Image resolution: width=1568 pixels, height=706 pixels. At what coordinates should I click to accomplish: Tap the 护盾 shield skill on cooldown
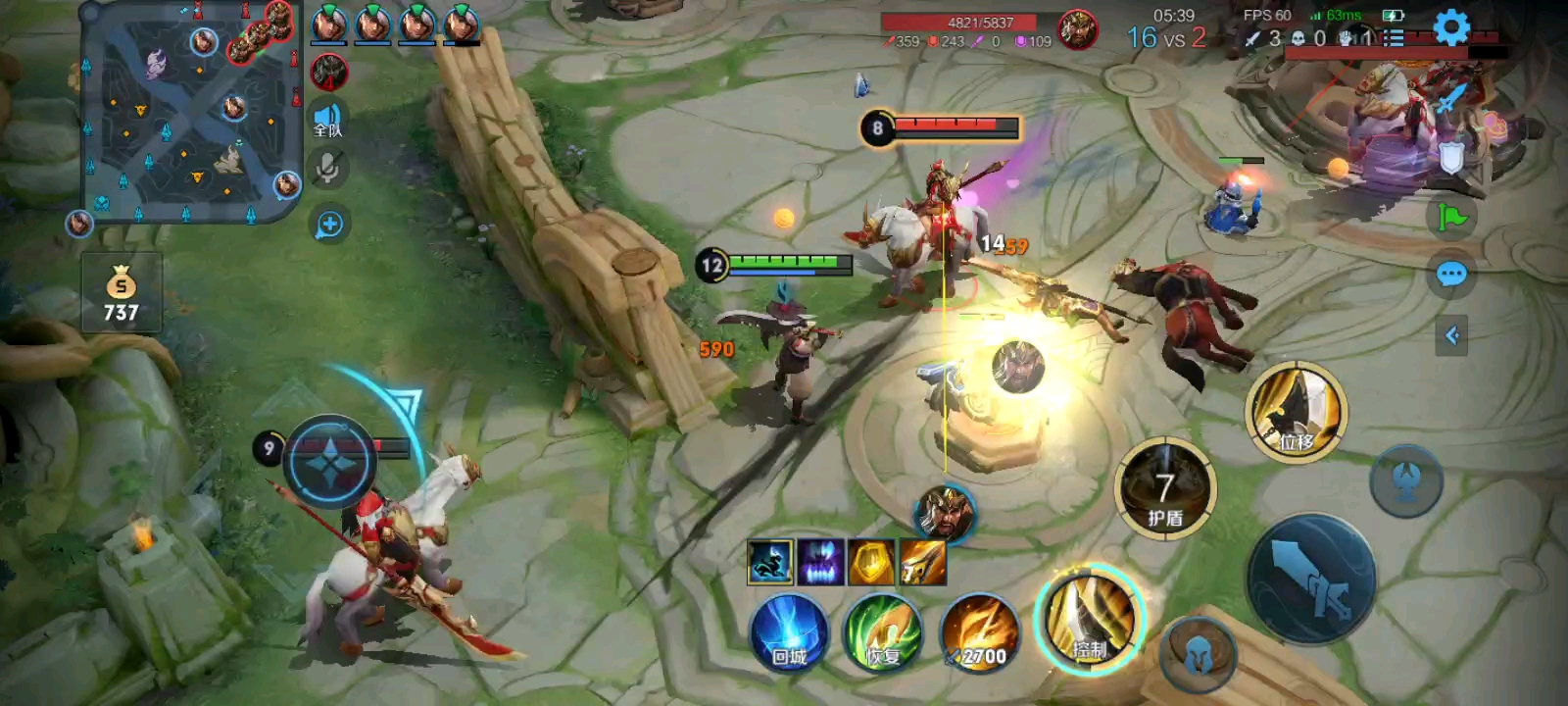1165,489
